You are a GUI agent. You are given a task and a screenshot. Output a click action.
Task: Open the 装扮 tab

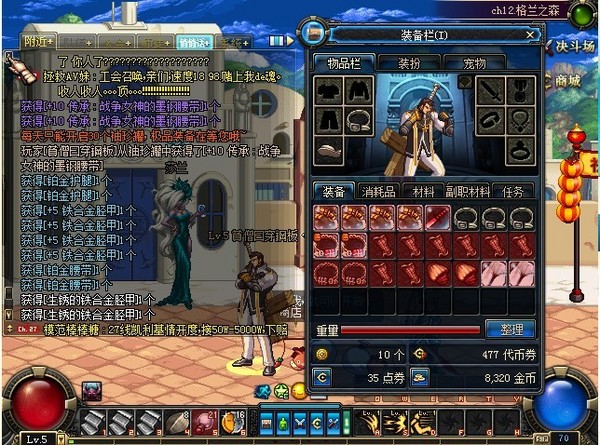click(x=409, y=62)
